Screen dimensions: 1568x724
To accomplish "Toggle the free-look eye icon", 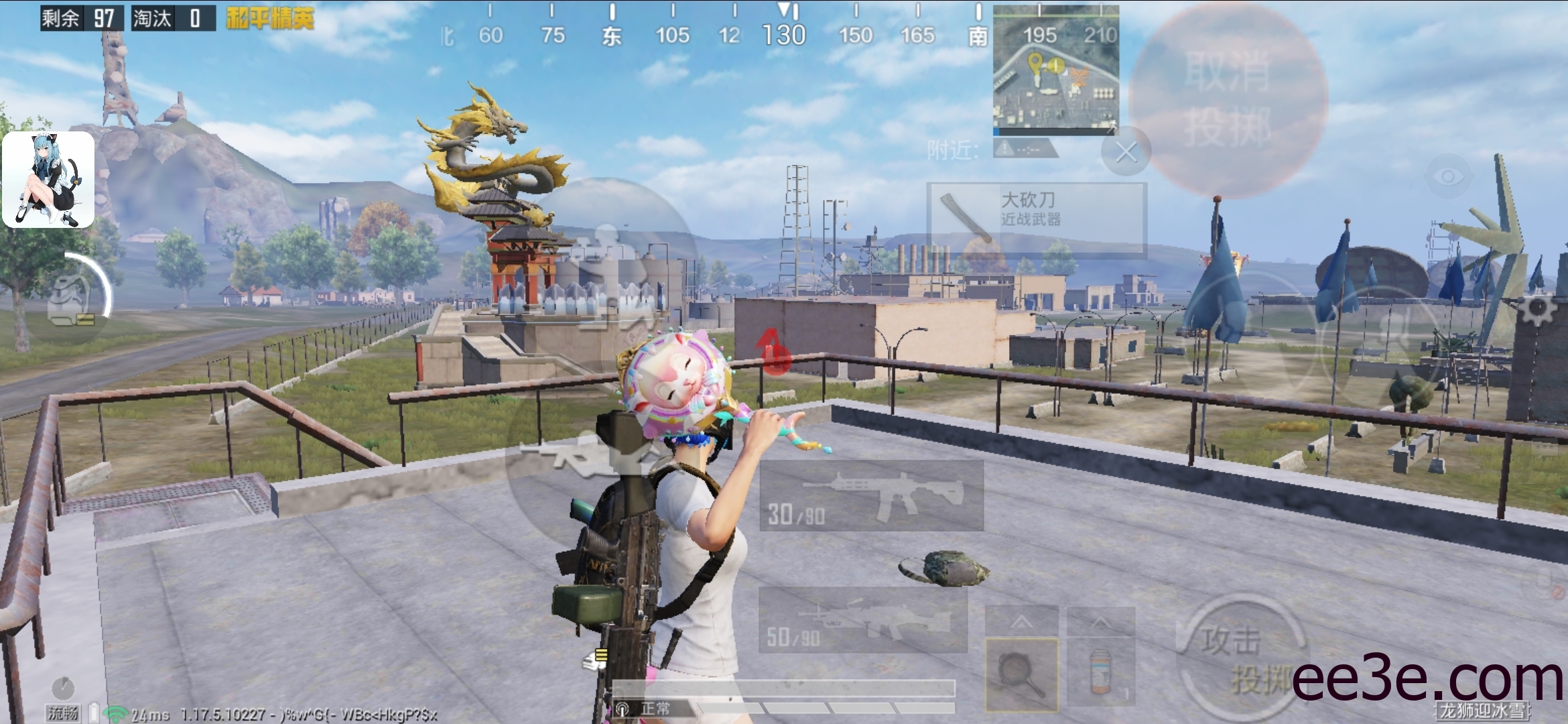I will pyautogui.click(x=1448, y=176).
